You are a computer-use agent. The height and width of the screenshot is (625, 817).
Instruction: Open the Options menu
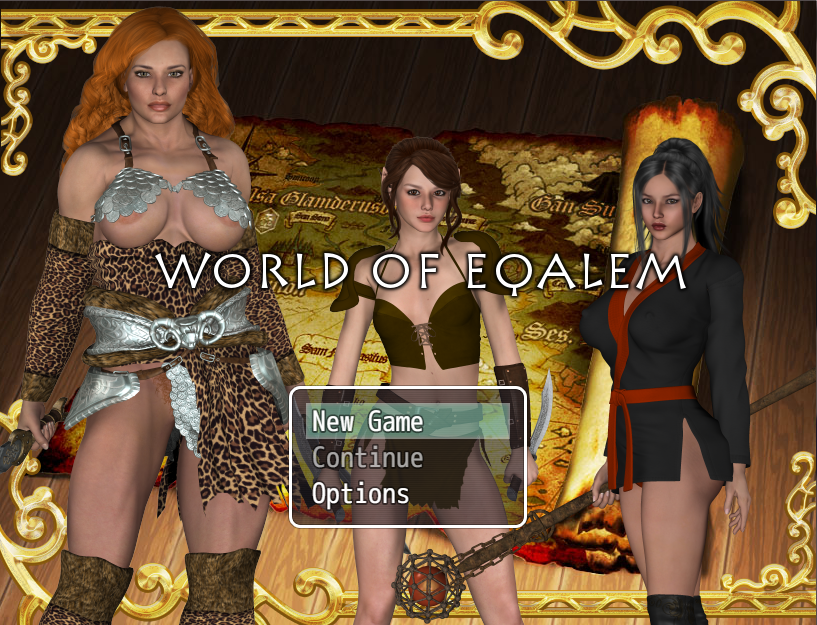(x=360, y=494)
